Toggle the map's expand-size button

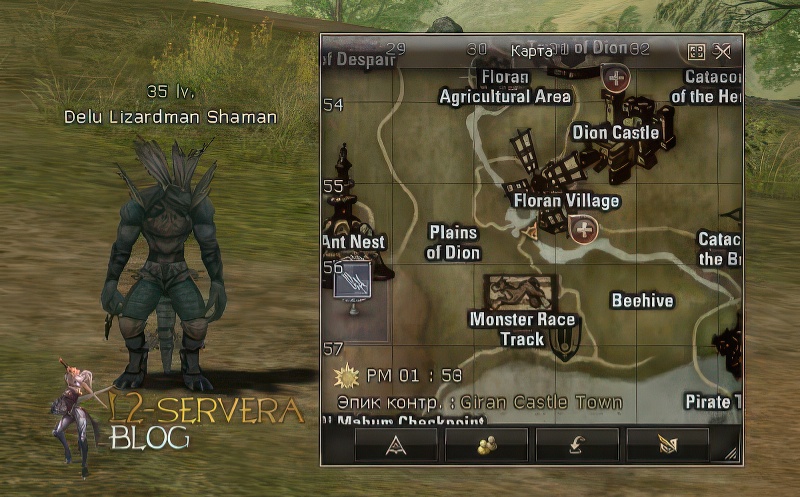pyautogui.click(x=697, y=52)
